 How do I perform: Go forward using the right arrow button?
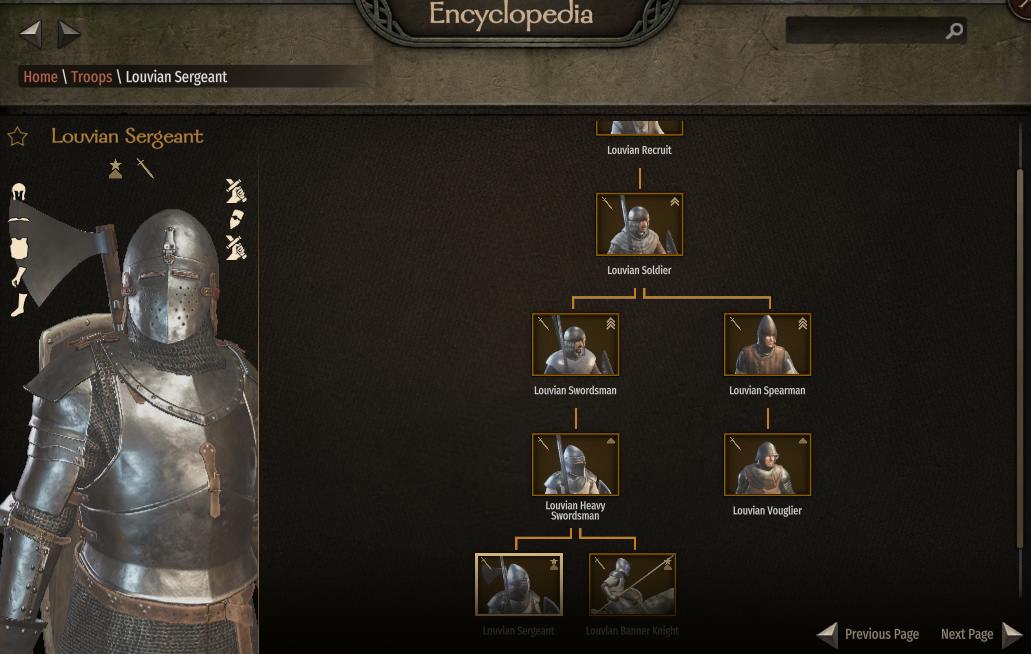tap(69, 34)
